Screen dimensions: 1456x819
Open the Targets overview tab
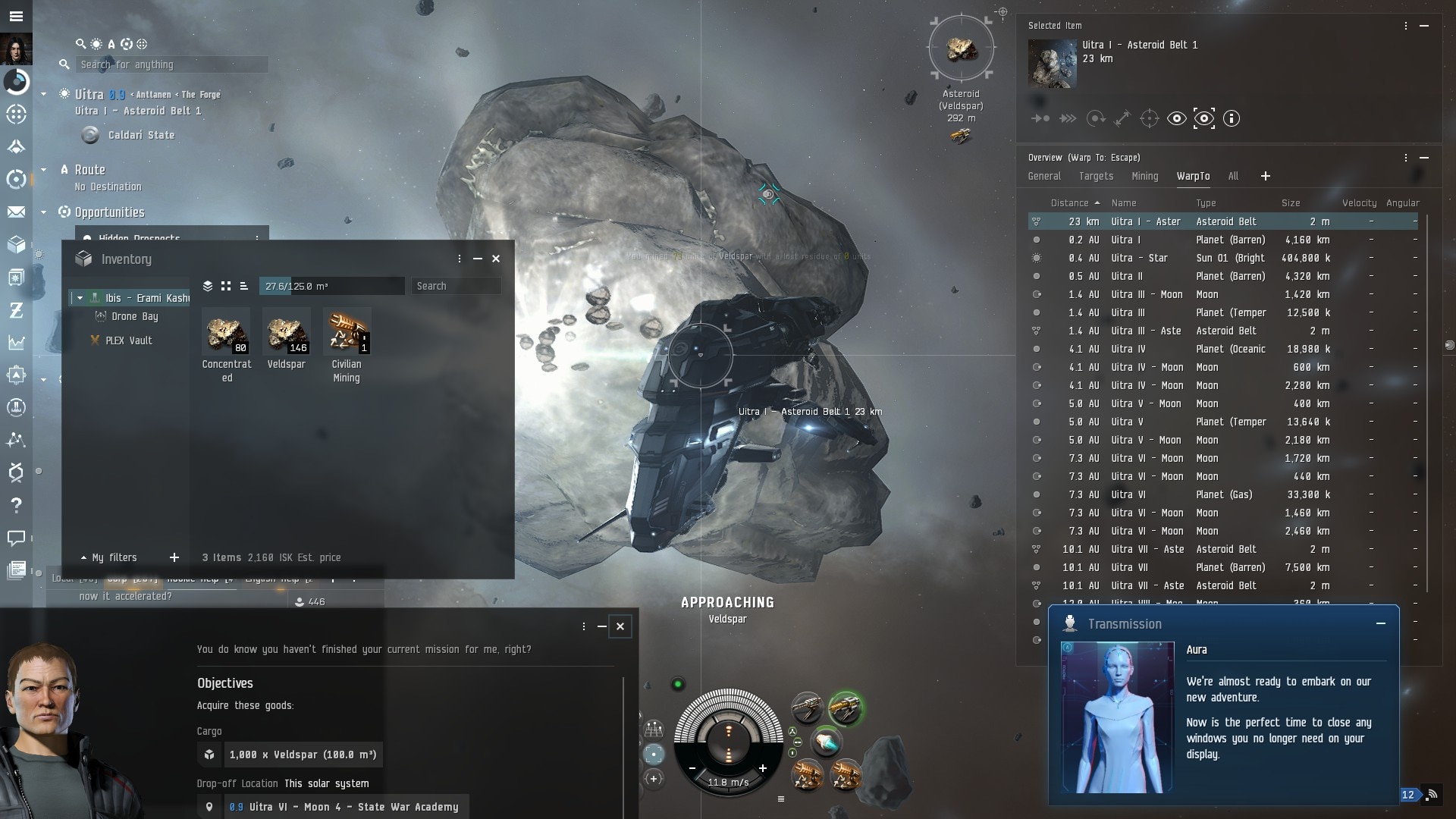pos(1096,176)
